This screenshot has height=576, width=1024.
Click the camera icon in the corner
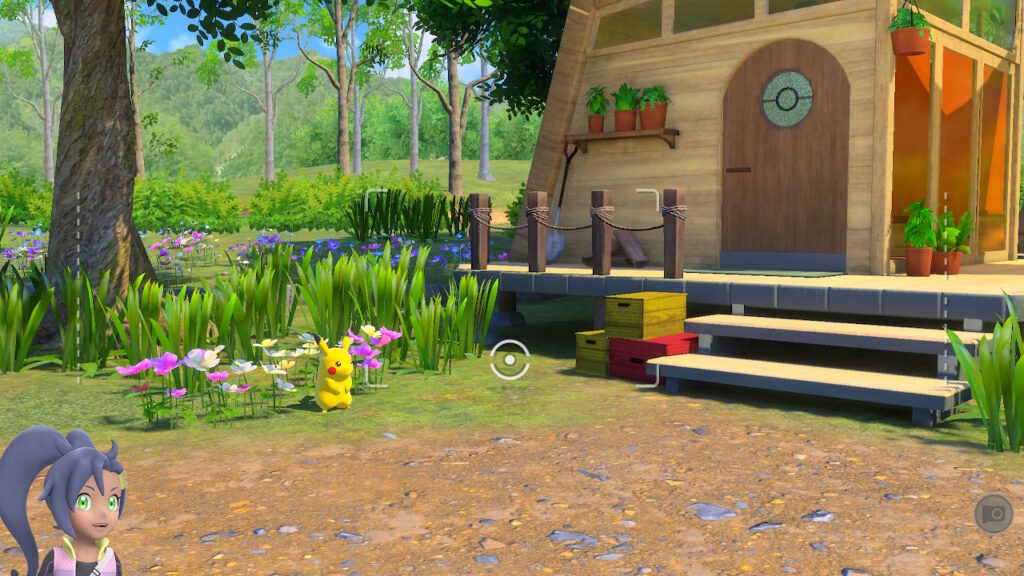coord(993,514)
